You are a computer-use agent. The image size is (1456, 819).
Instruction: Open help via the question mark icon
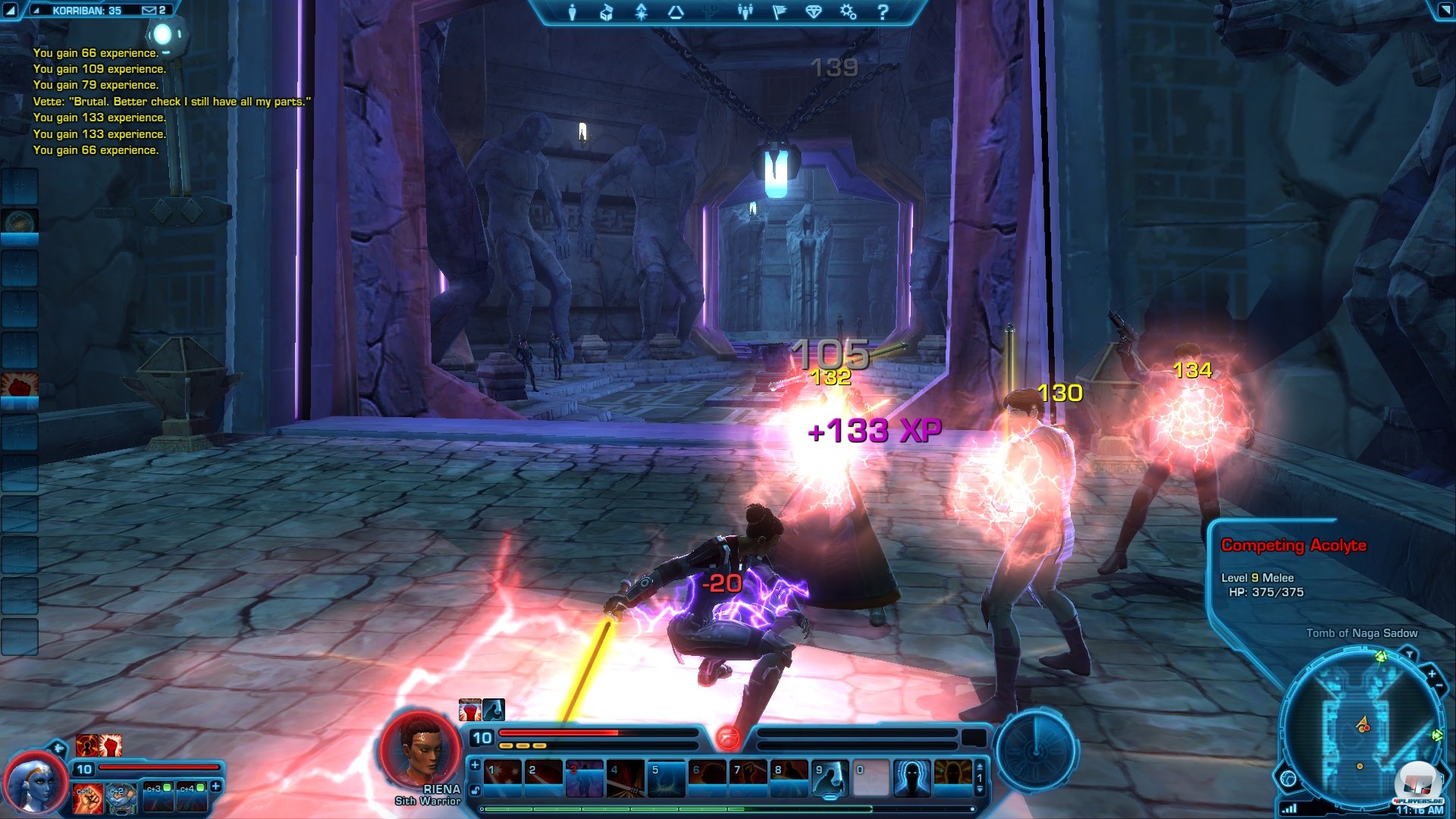tap(883, 12)
